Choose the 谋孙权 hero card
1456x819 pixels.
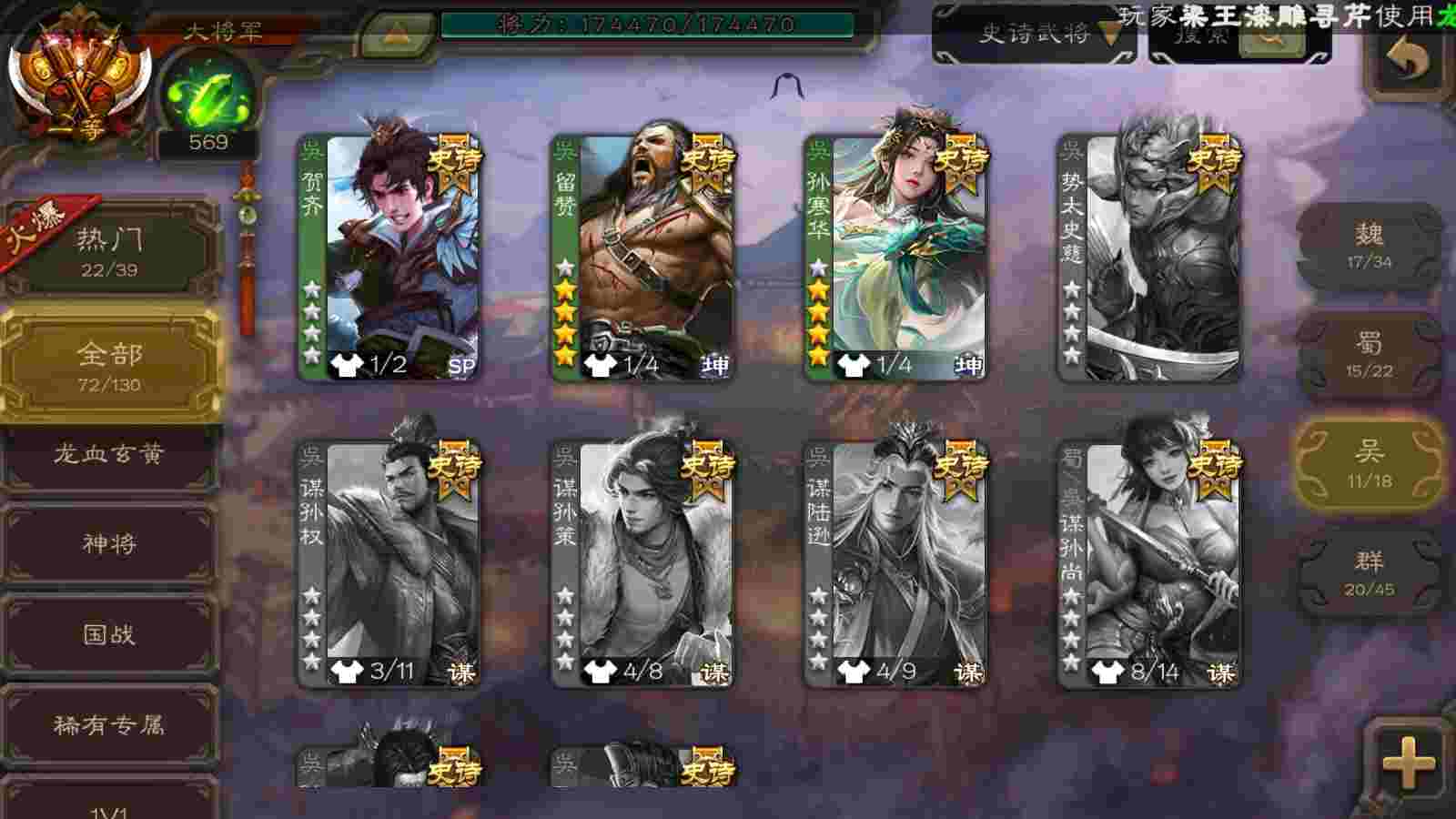(x=389, y=564)
